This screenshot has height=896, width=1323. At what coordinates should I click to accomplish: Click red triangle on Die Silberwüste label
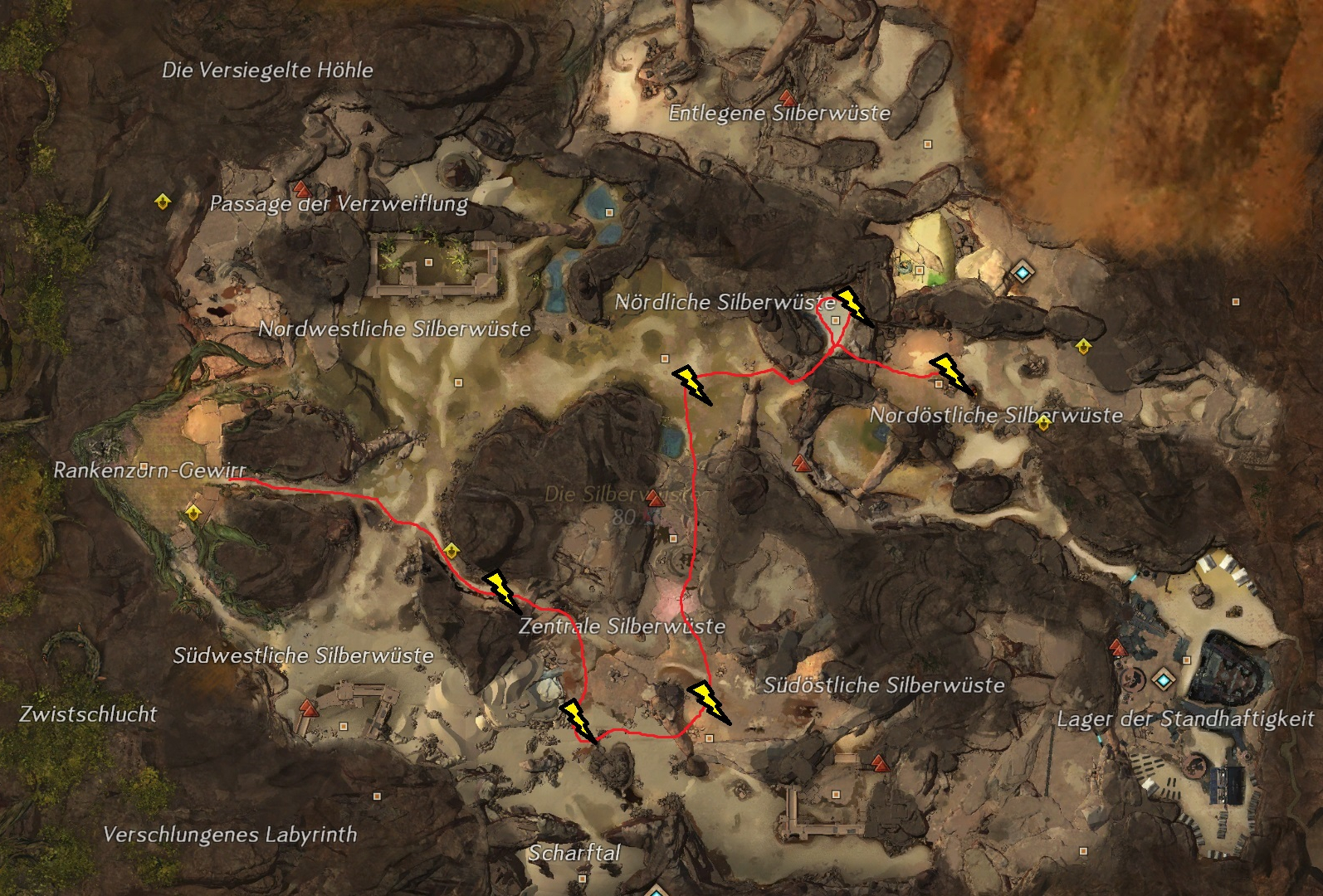pyautogui.click(x=655, y=498)
